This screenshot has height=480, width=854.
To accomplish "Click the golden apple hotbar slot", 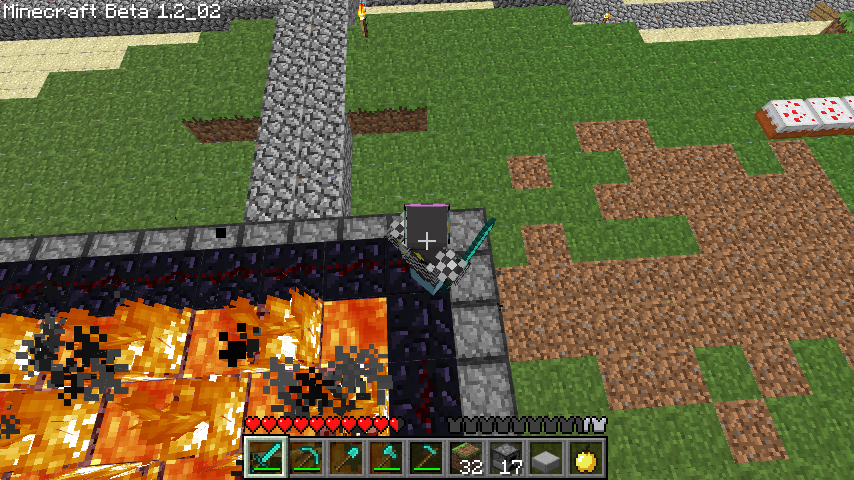I will click(x=585, y=458).
